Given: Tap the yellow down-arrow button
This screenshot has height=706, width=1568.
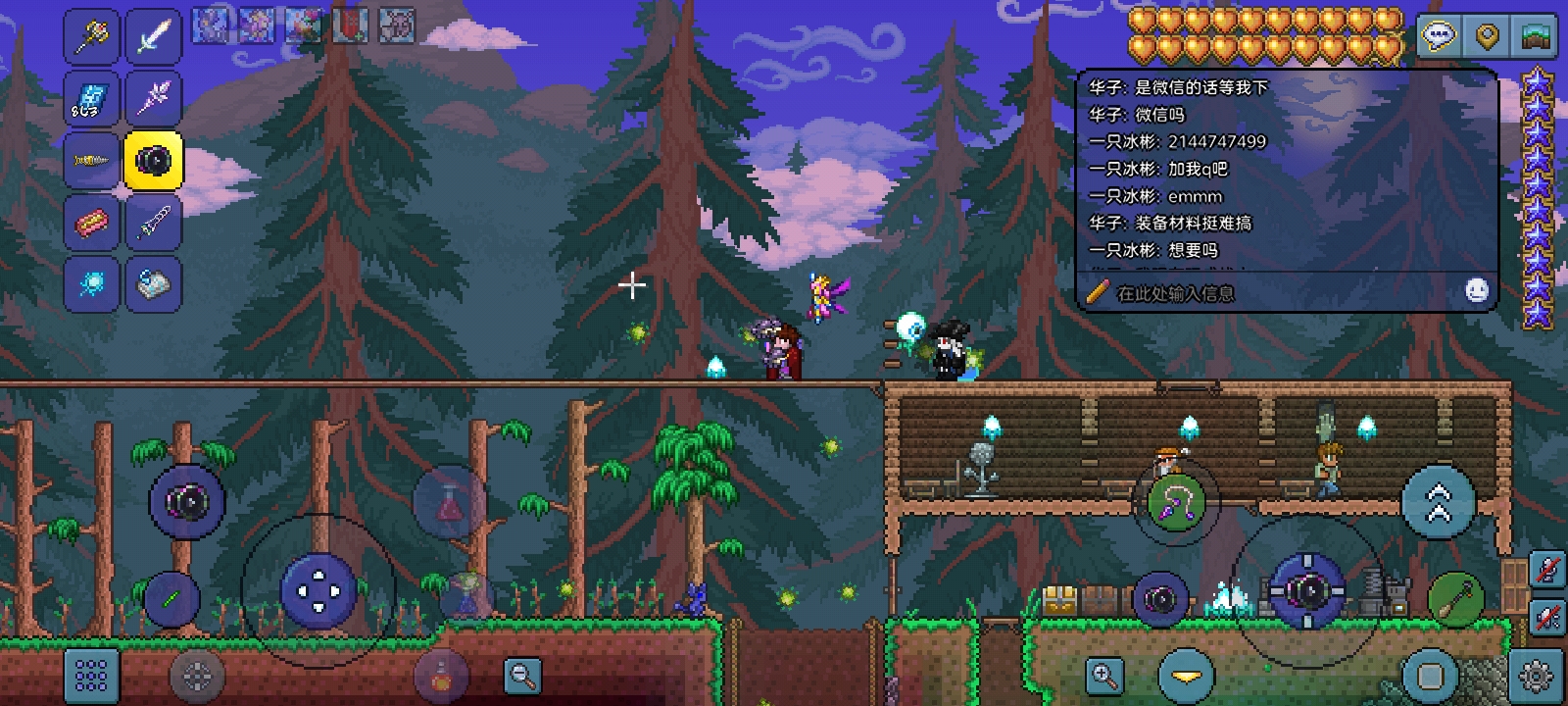Looking at the screenshot, I should pyautogui.click(x=1187, y=676).
